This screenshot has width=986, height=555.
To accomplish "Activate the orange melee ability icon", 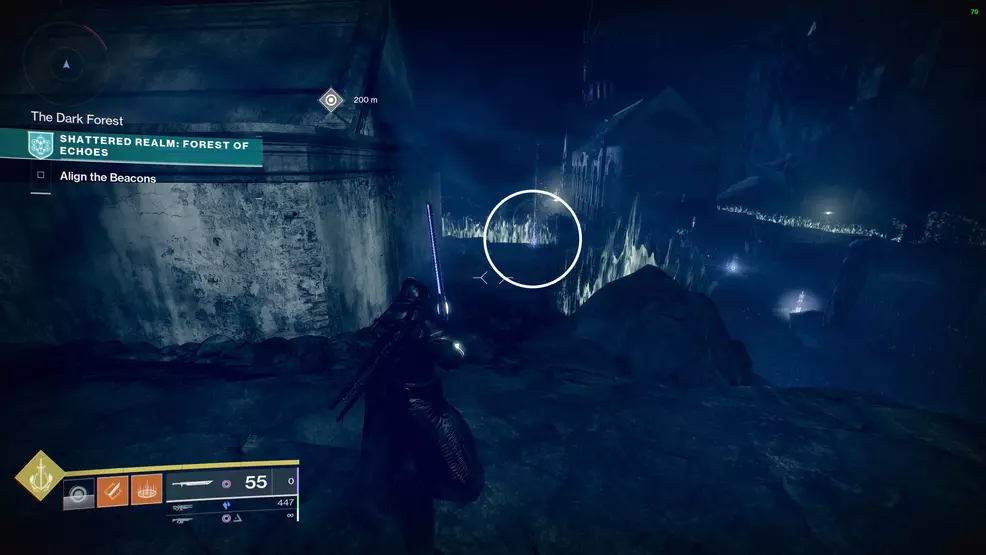I will click(113, 491).
